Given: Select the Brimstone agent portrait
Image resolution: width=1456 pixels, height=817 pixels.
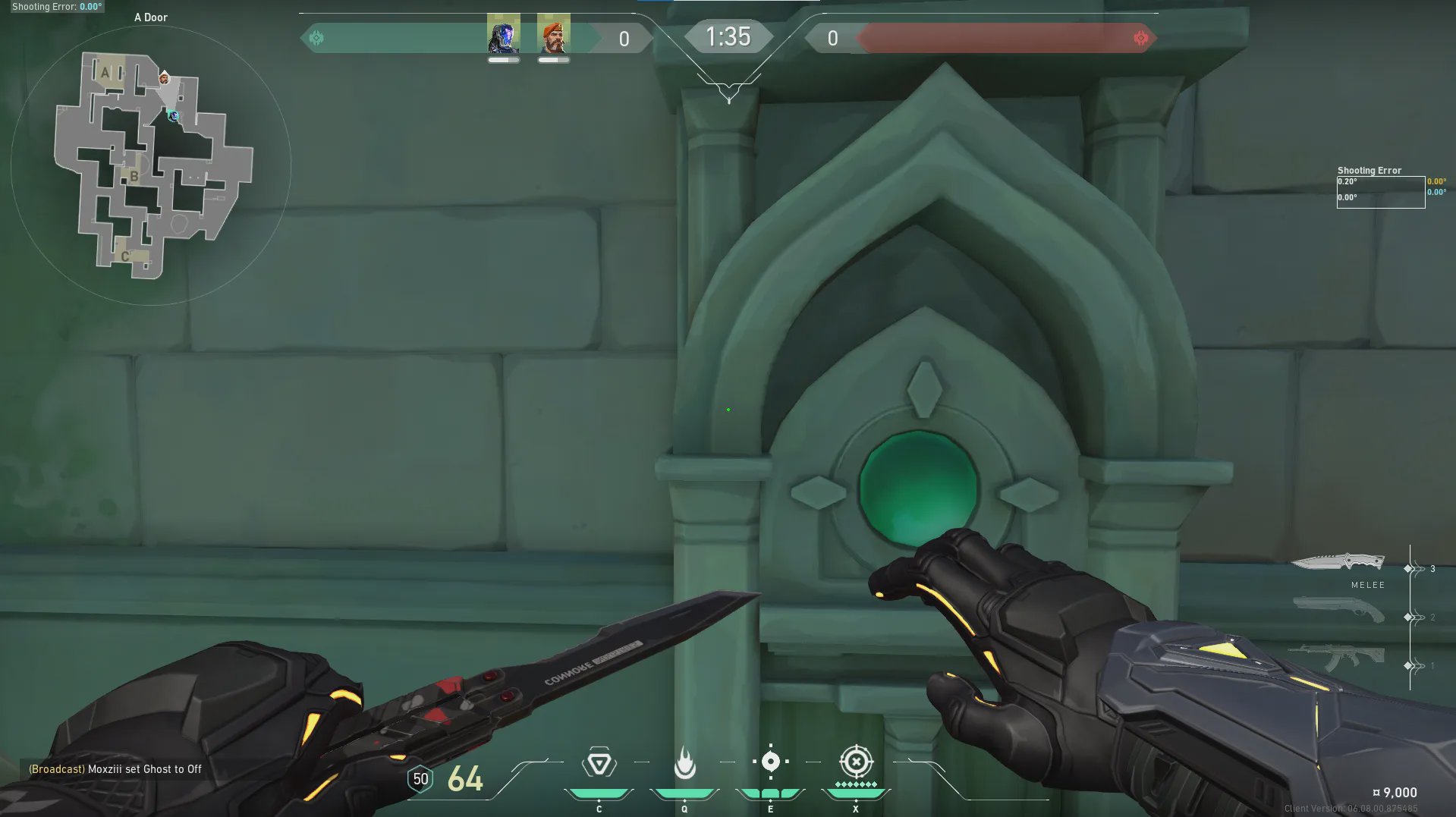Looking at the screenshot, I should (x=554, y=35).
